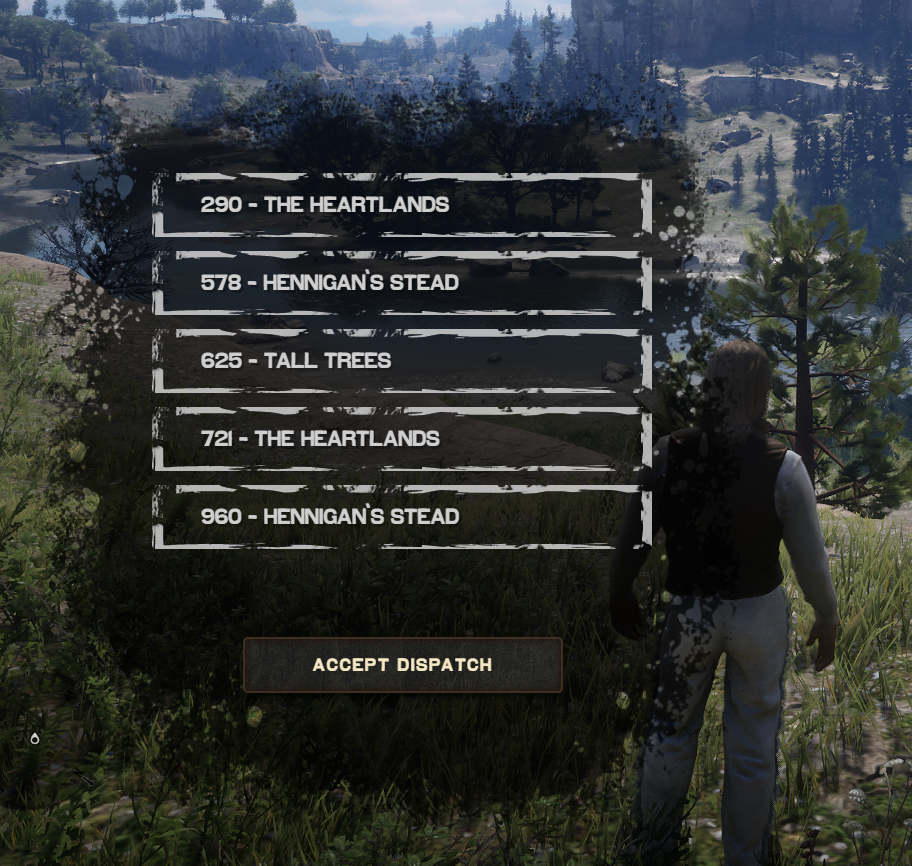Screen dimensions: 912x866
Task: Pick the 625 - Tall Trees dispatch
Action: (402, 361)
